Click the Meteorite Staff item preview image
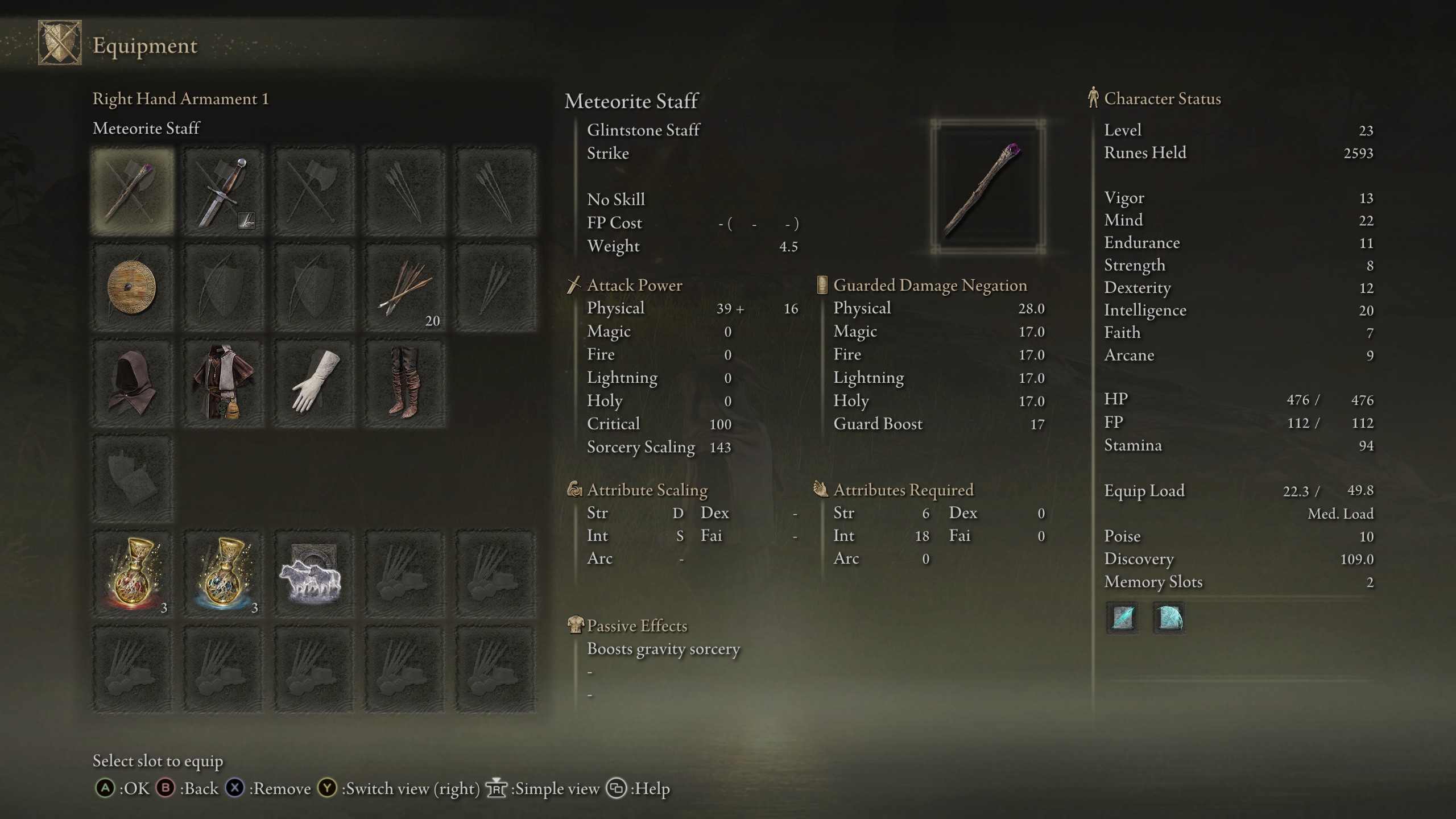Viewport: 1456px width, 819px height. pyautogui.click(x=988, y=187)
